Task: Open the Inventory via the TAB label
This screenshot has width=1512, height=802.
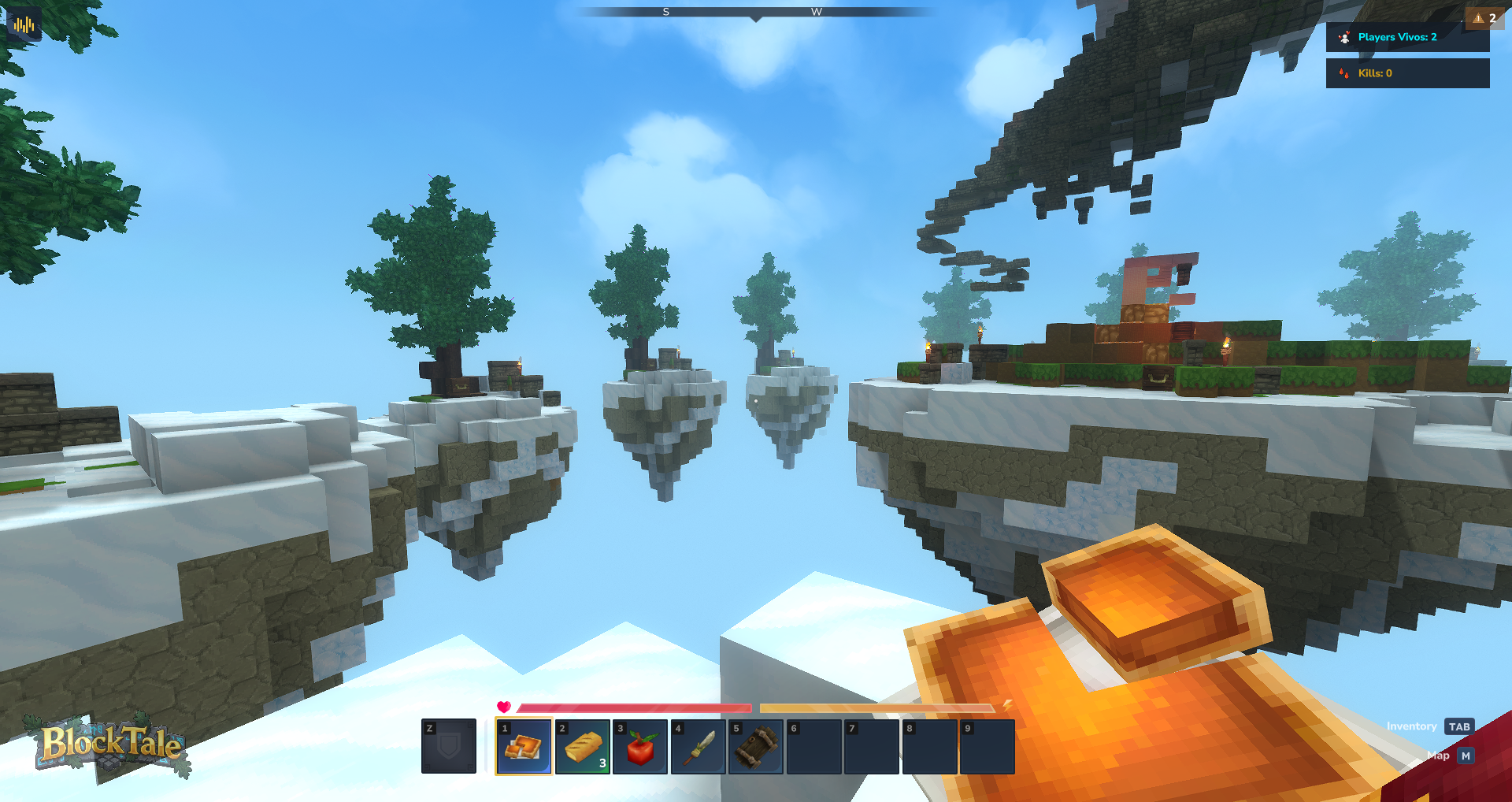Action: tap(1459, 726)
